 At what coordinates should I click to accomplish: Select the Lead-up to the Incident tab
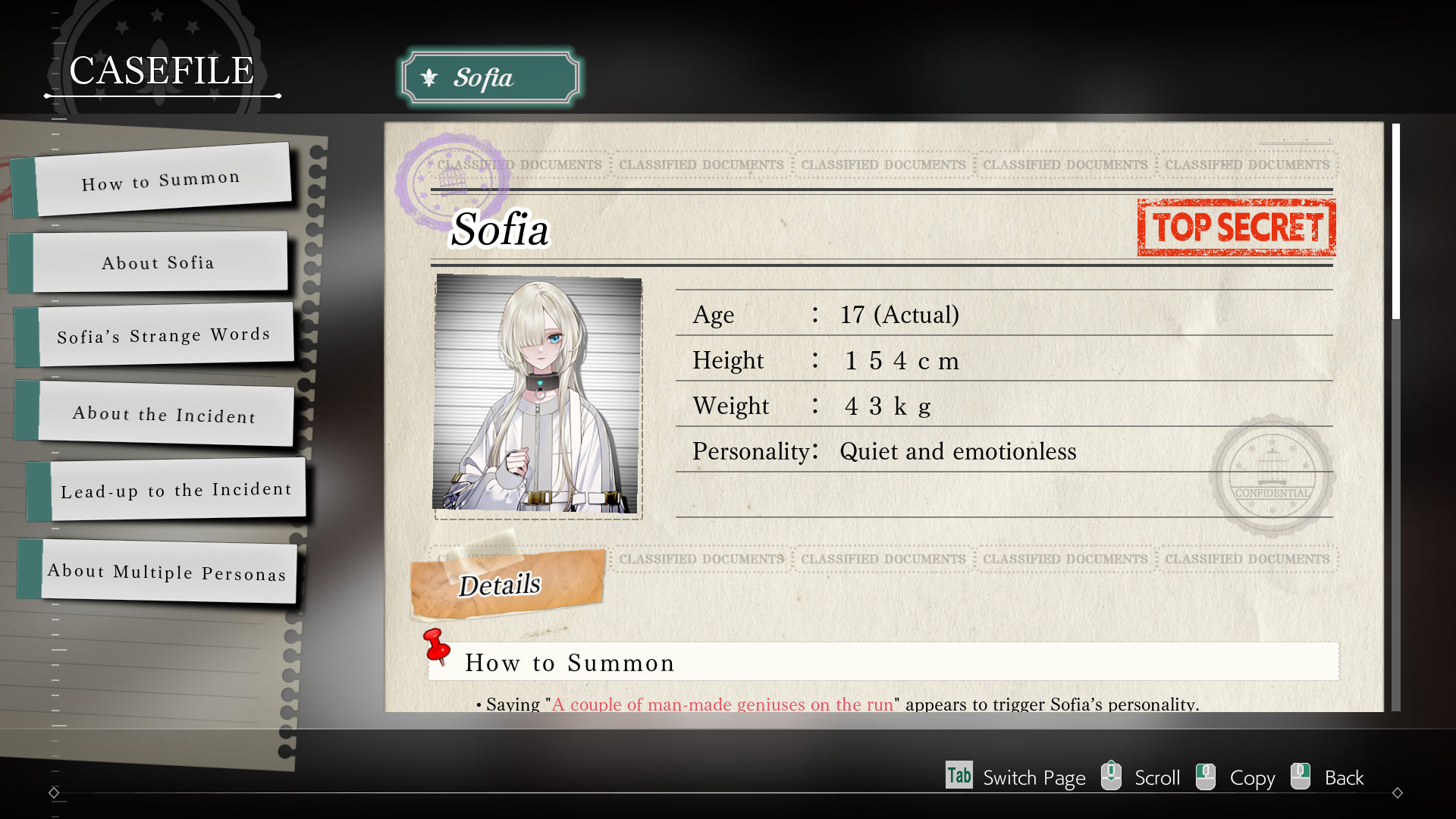tap(174, 491)
